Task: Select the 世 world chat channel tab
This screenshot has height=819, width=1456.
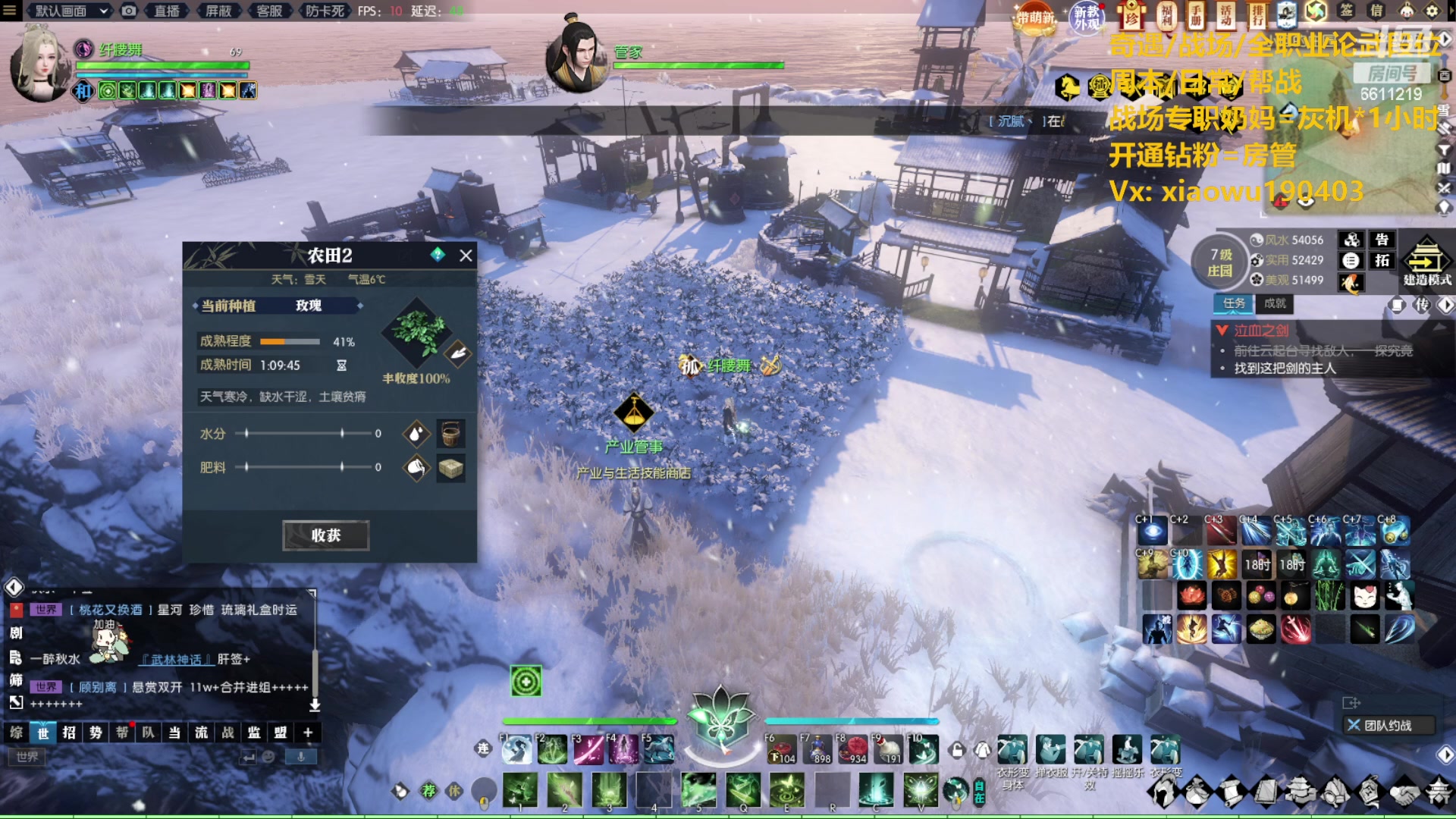Action: (x=43, y=733)
